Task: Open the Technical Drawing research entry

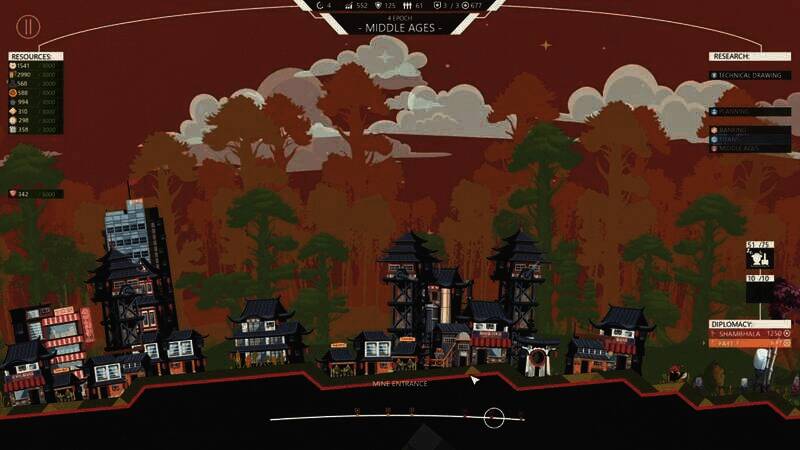Action: 750,75
